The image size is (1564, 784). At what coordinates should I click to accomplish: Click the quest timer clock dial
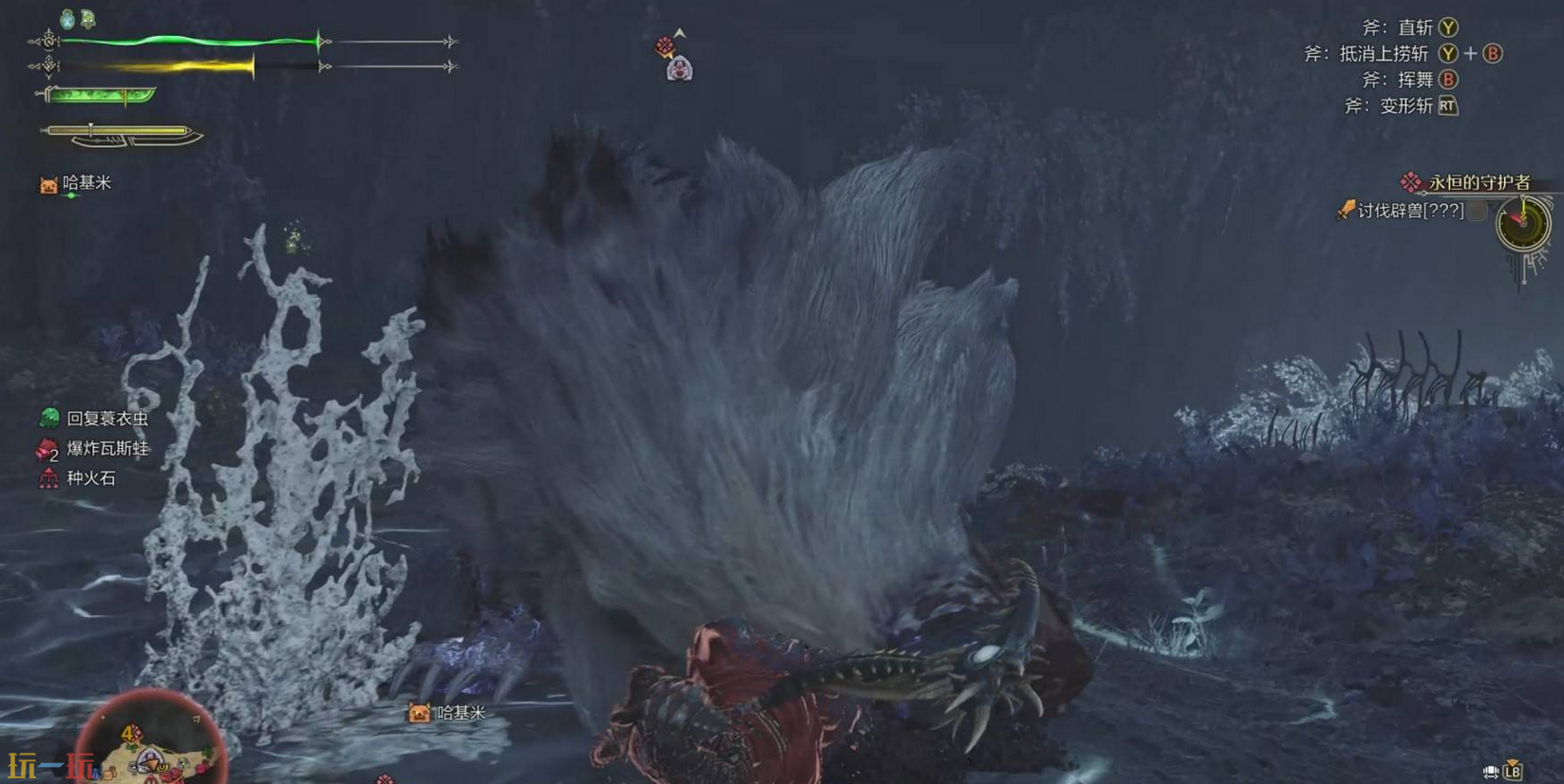(1522, 225)
